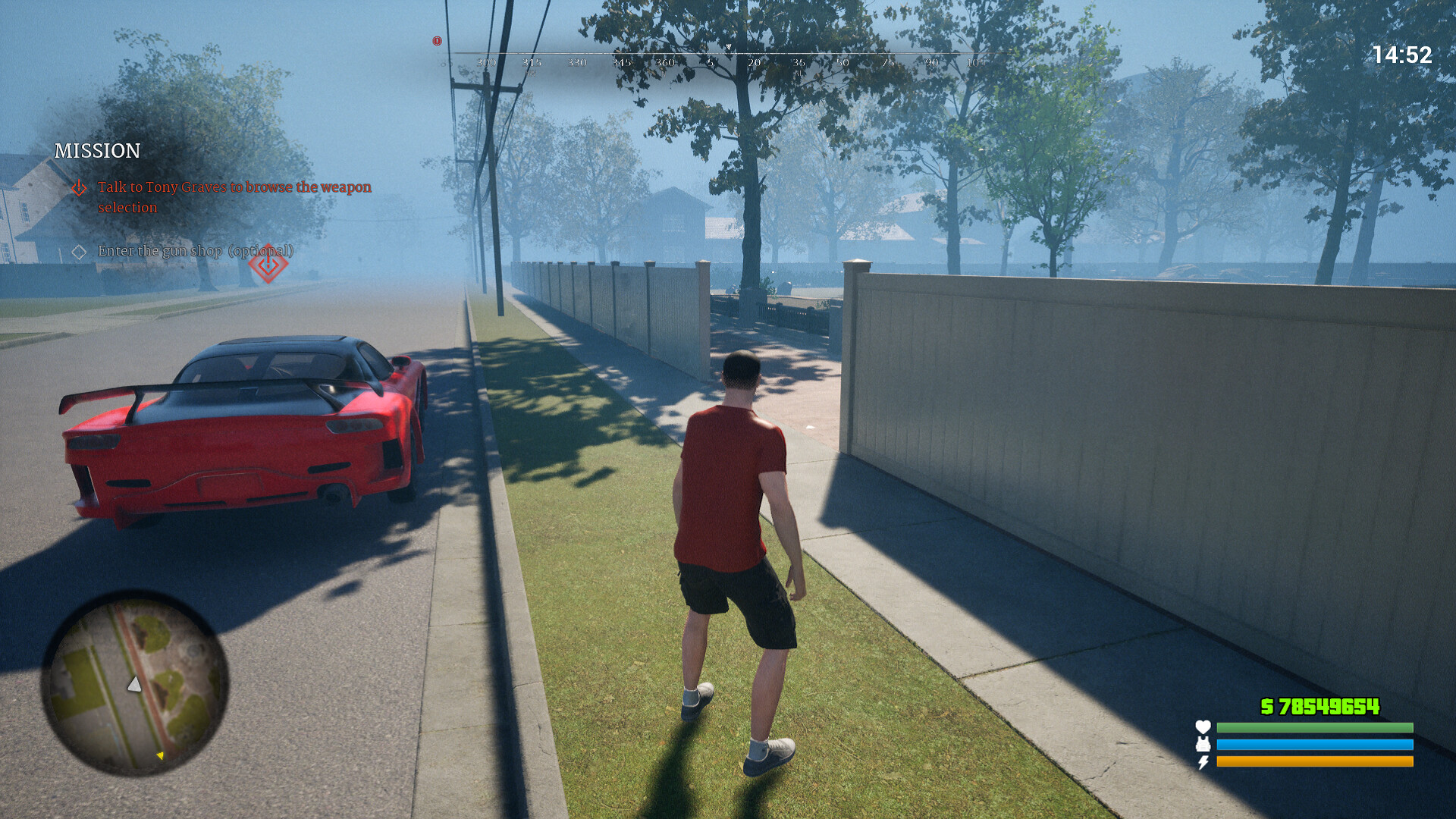Click the red alert icon by the compass
Viewport: 1456px width, 819px height.
[438, 41]
